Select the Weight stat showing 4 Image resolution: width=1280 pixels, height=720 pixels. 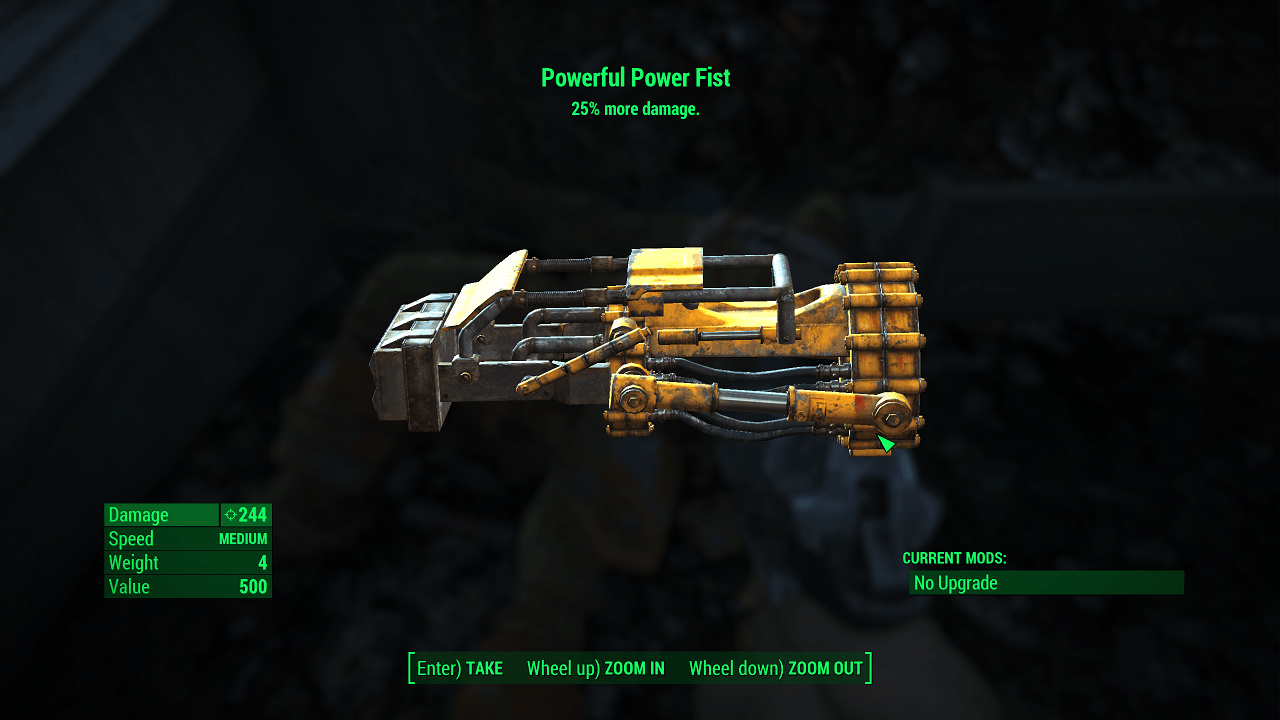(187, 562)
